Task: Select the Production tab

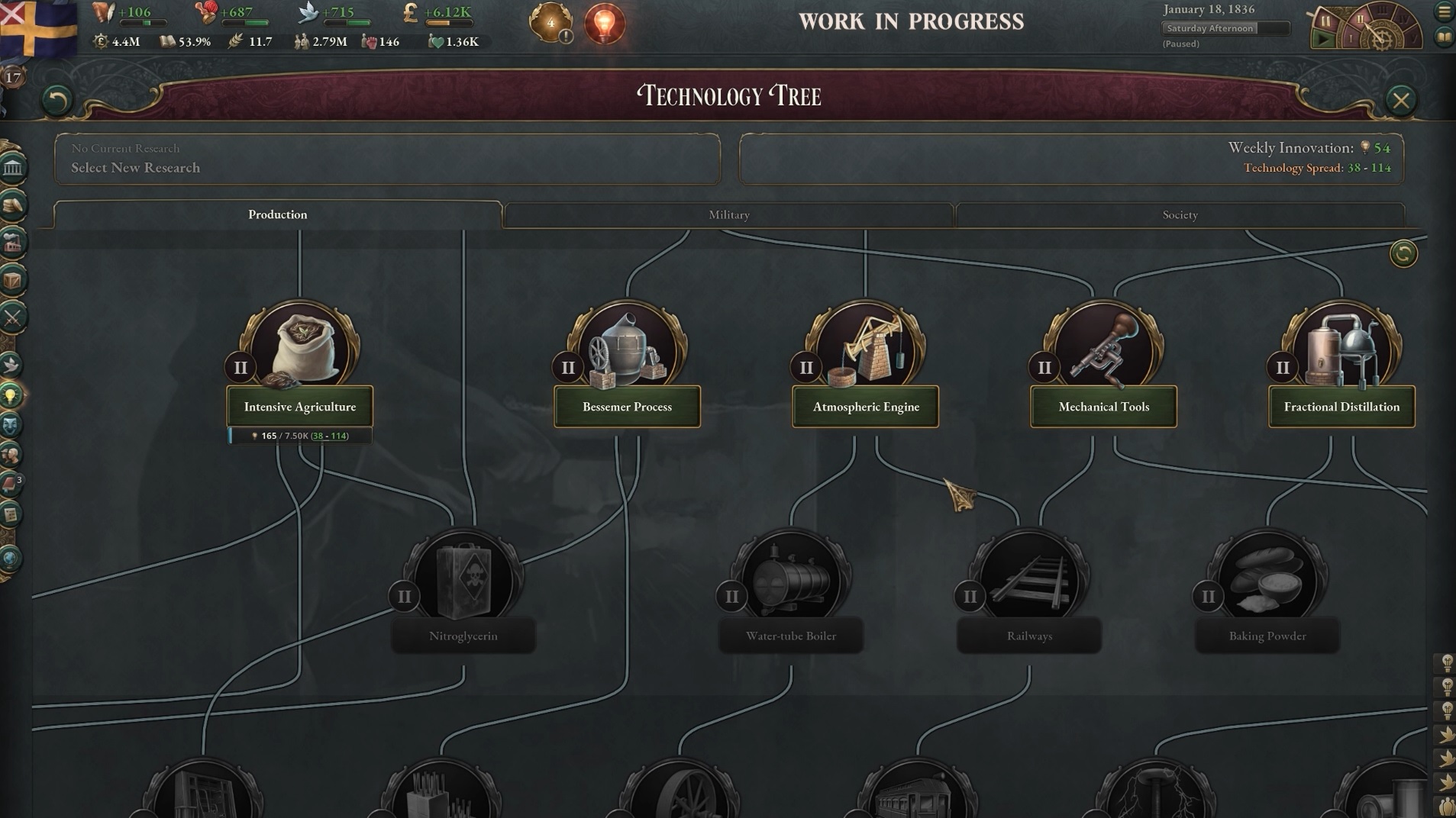Action: (277, 214)
